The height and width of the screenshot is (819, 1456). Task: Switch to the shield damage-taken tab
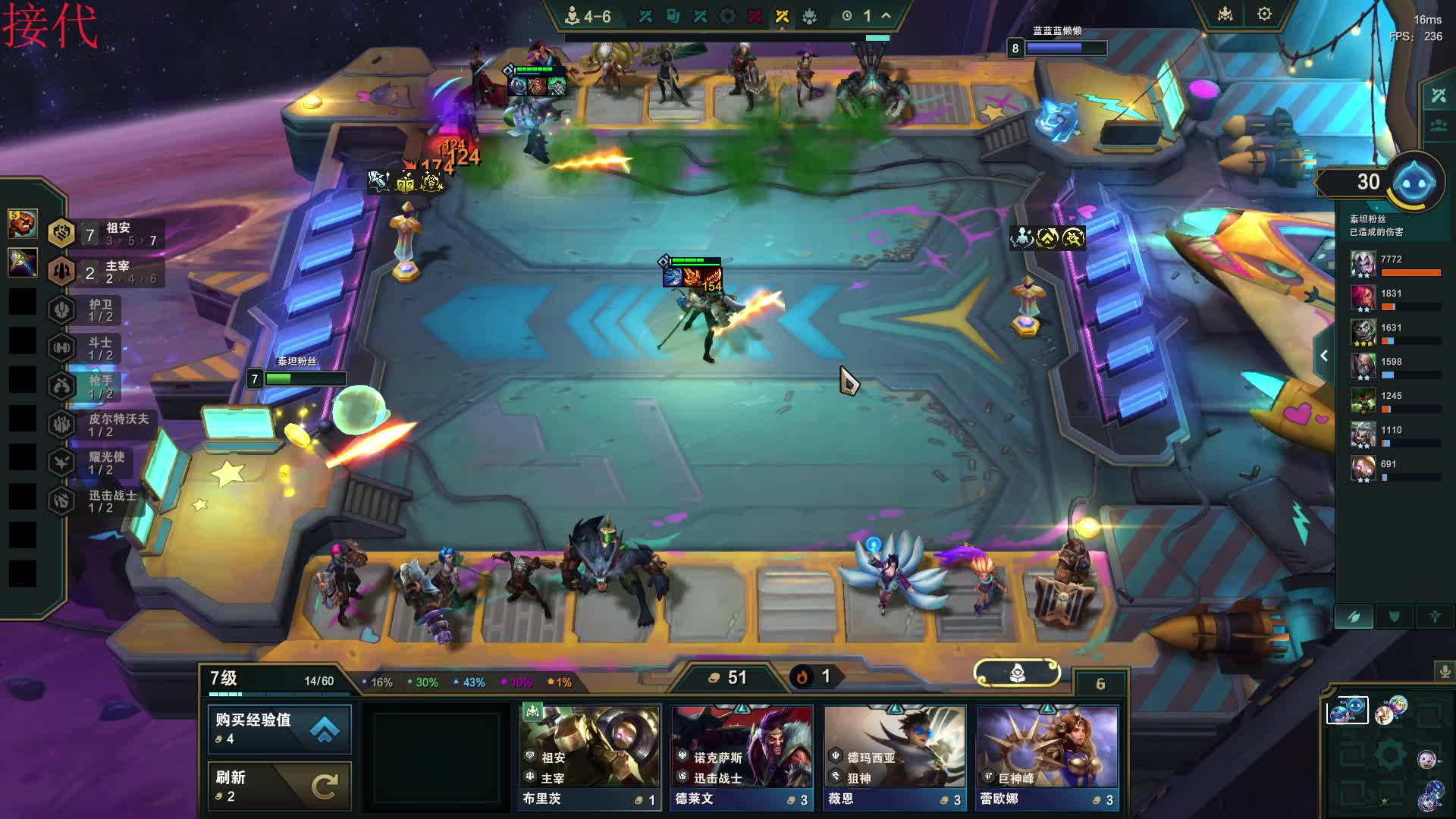1394,617
